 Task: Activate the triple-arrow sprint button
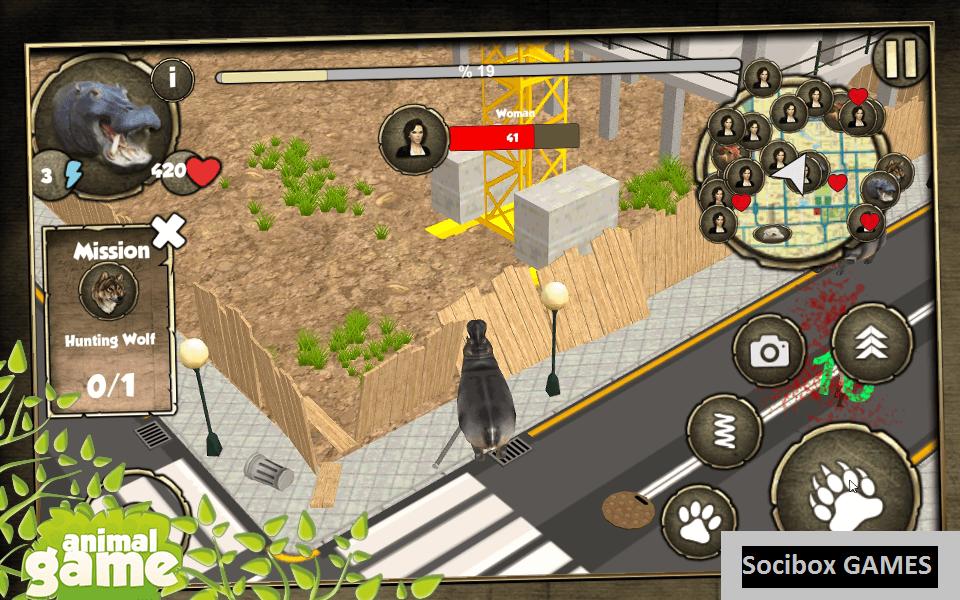pos(871,342)
